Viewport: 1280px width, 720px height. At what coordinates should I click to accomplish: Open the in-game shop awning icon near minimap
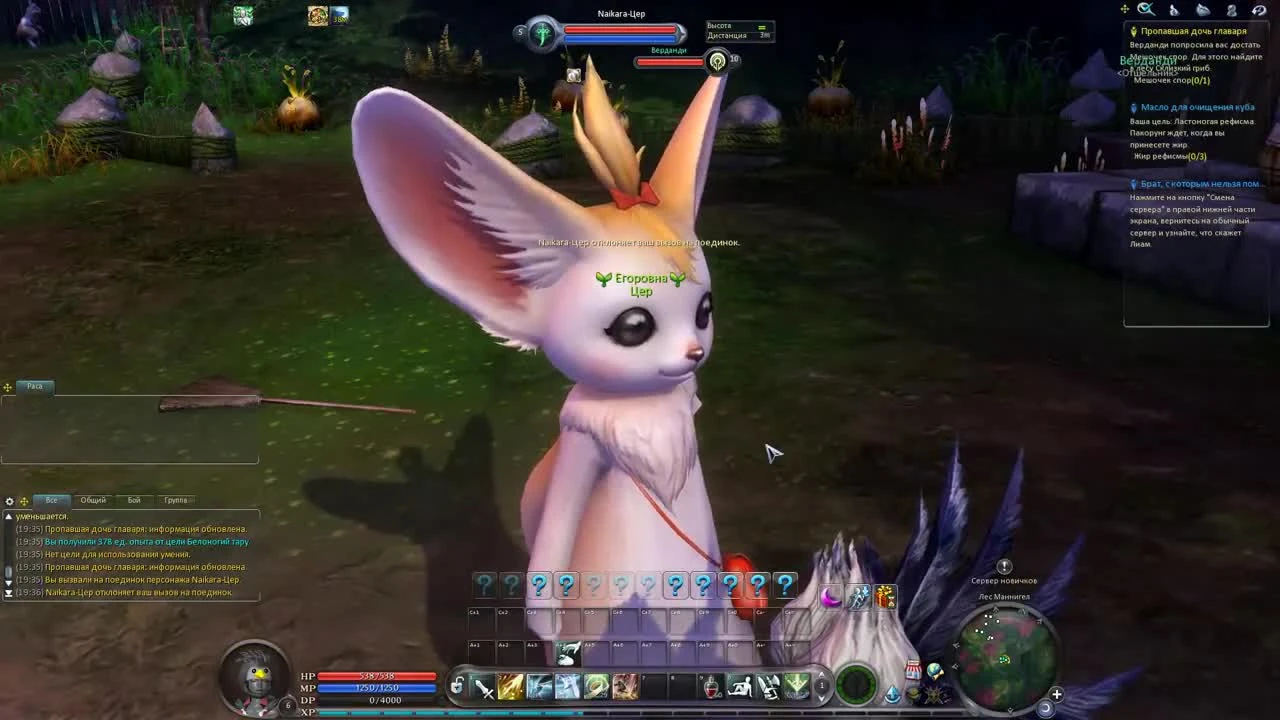(x=914, y=669)
